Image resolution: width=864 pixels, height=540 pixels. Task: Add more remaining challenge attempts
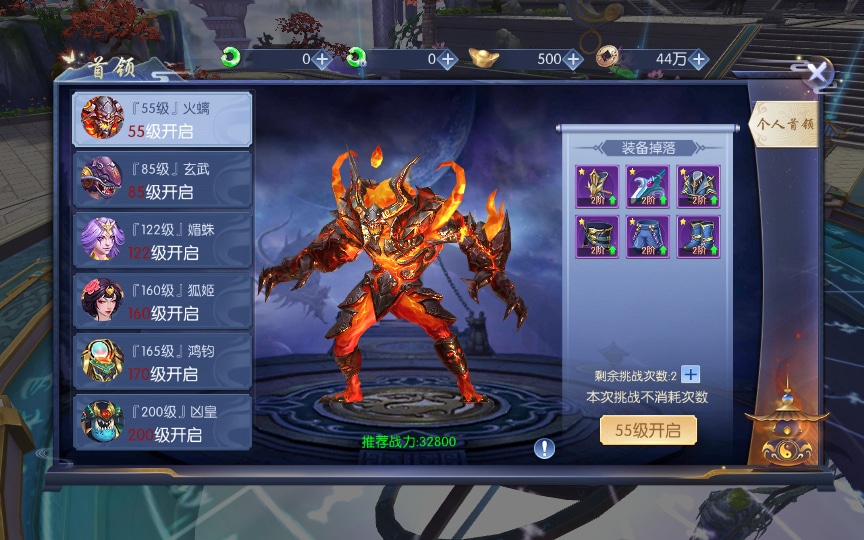click(x=691, y=375)
